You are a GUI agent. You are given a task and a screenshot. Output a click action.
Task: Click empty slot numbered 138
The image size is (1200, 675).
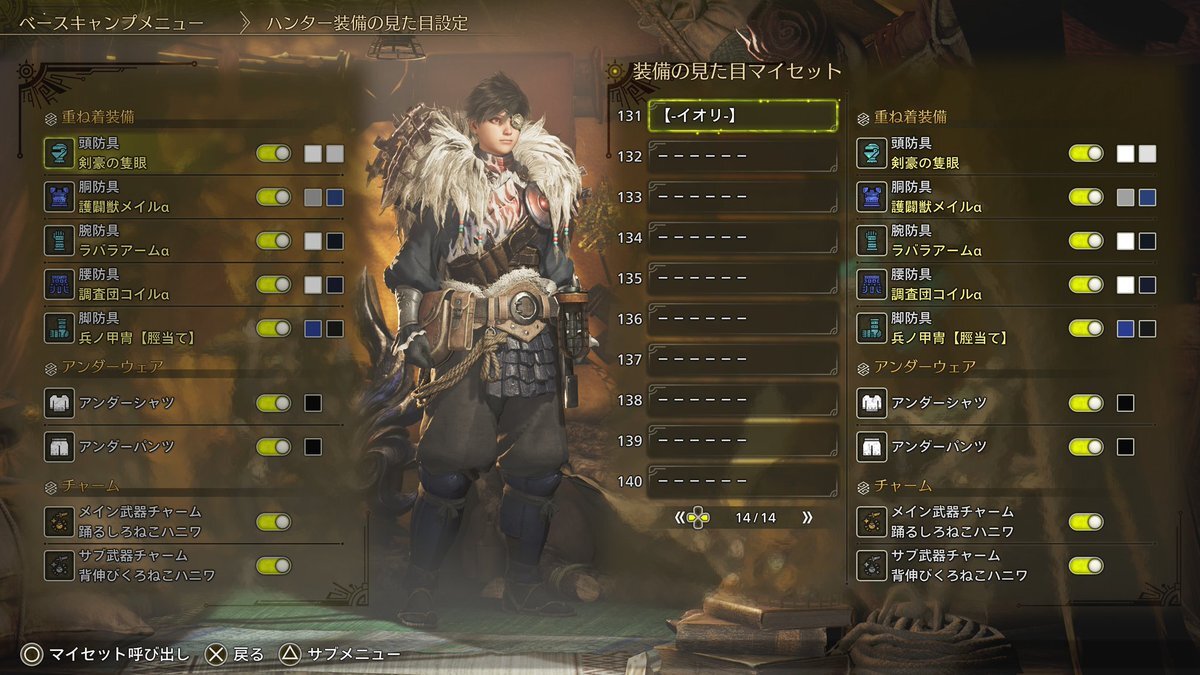(x=742, y=400)
